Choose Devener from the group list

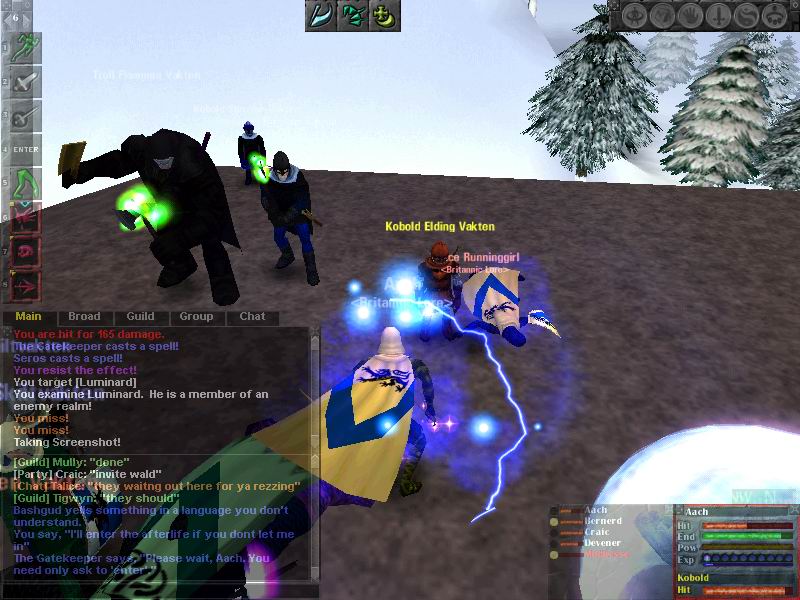(x=603, y=543)
